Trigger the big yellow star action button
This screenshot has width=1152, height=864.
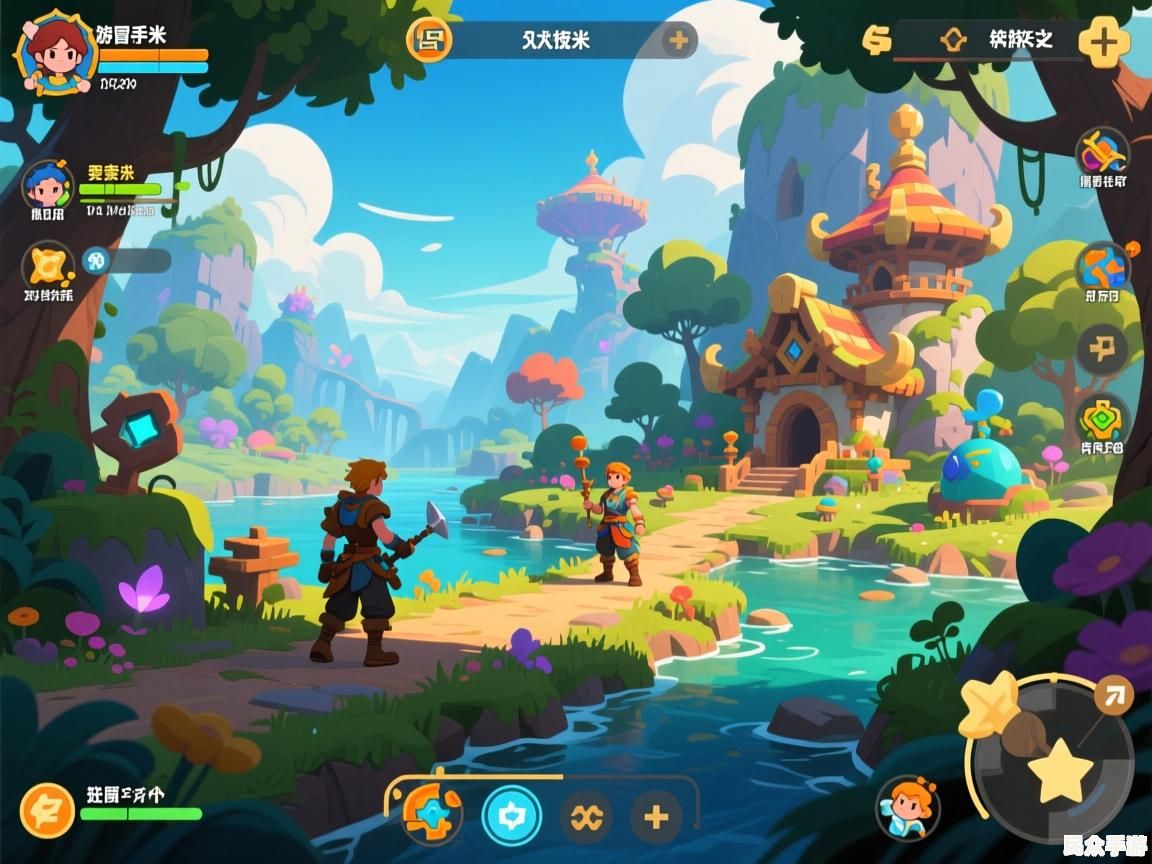pyautogui.click(x=1059, y=770)
